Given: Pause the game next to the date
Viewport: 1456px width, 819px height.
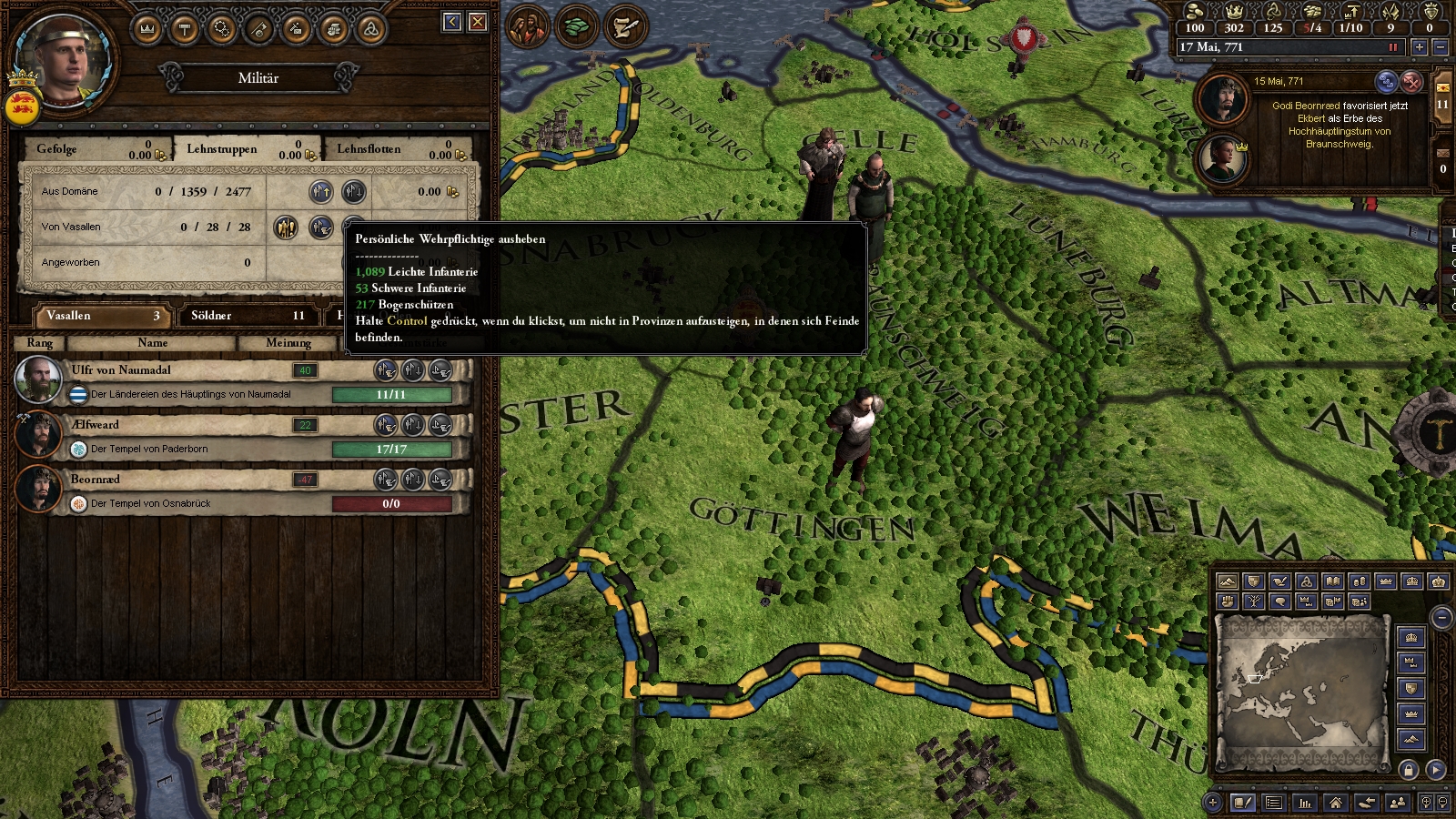Looking at the screenshot, I should (x=1392, y=47).
